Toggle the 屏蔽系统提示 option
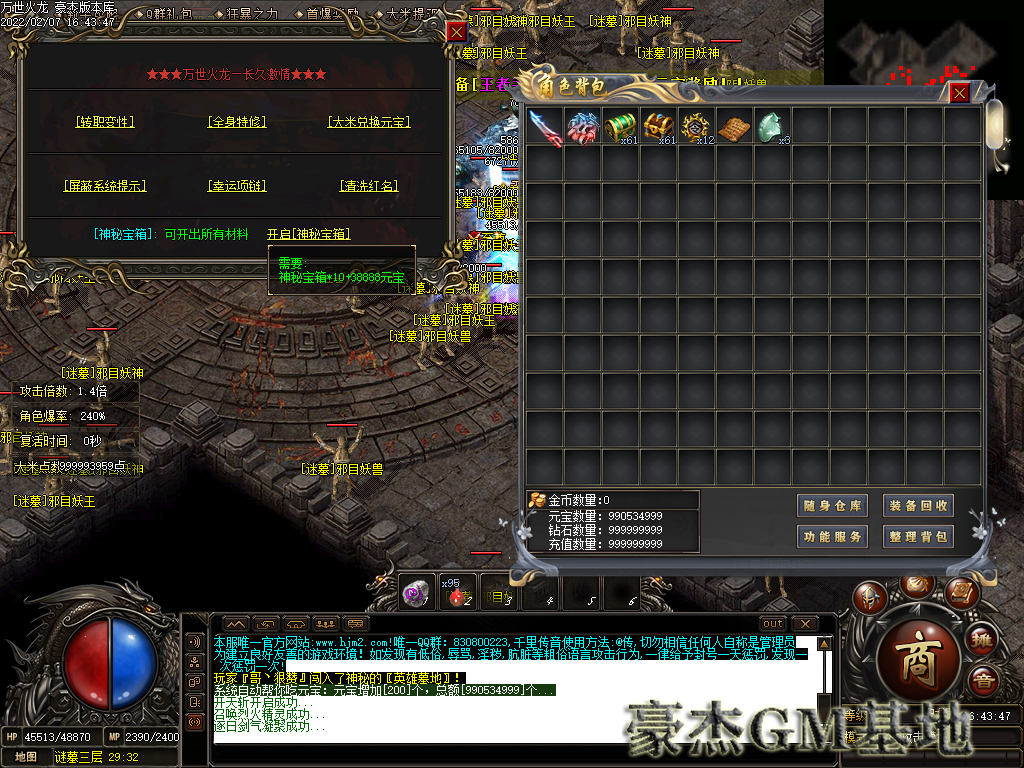1024x768 pixels. pos(105,186)
